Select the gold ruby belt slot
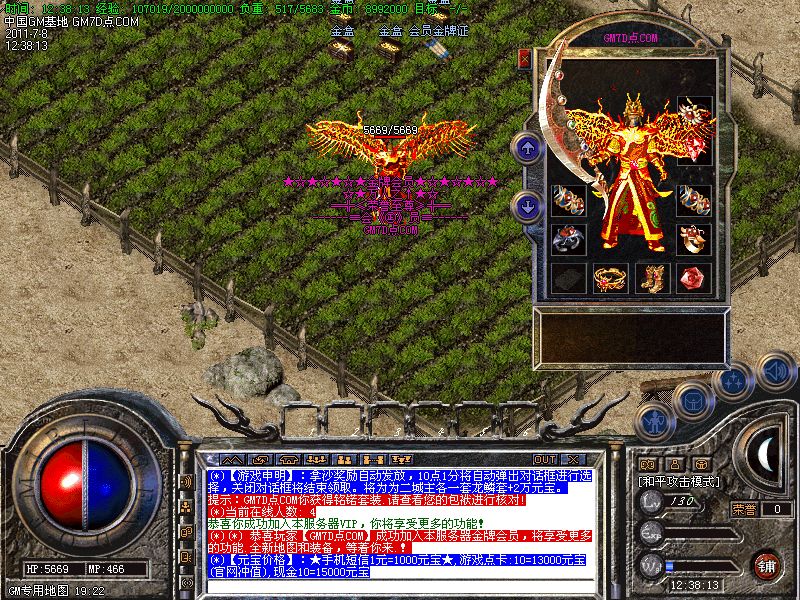The height and width of the screenshot is (600, 800). pos(610,277)
